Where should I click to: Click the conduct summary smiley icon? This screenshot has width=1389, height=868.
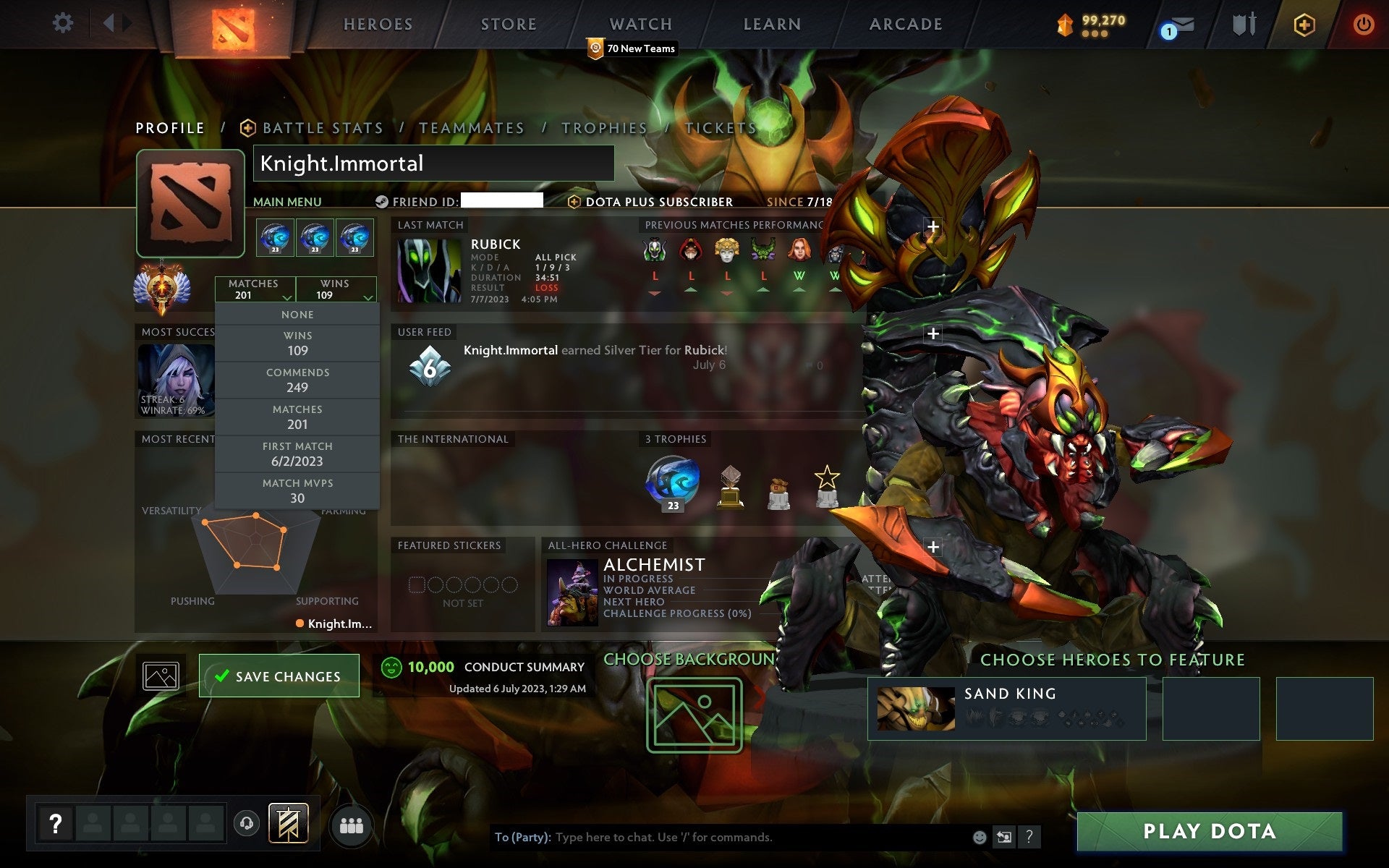[x=391, y=667]
